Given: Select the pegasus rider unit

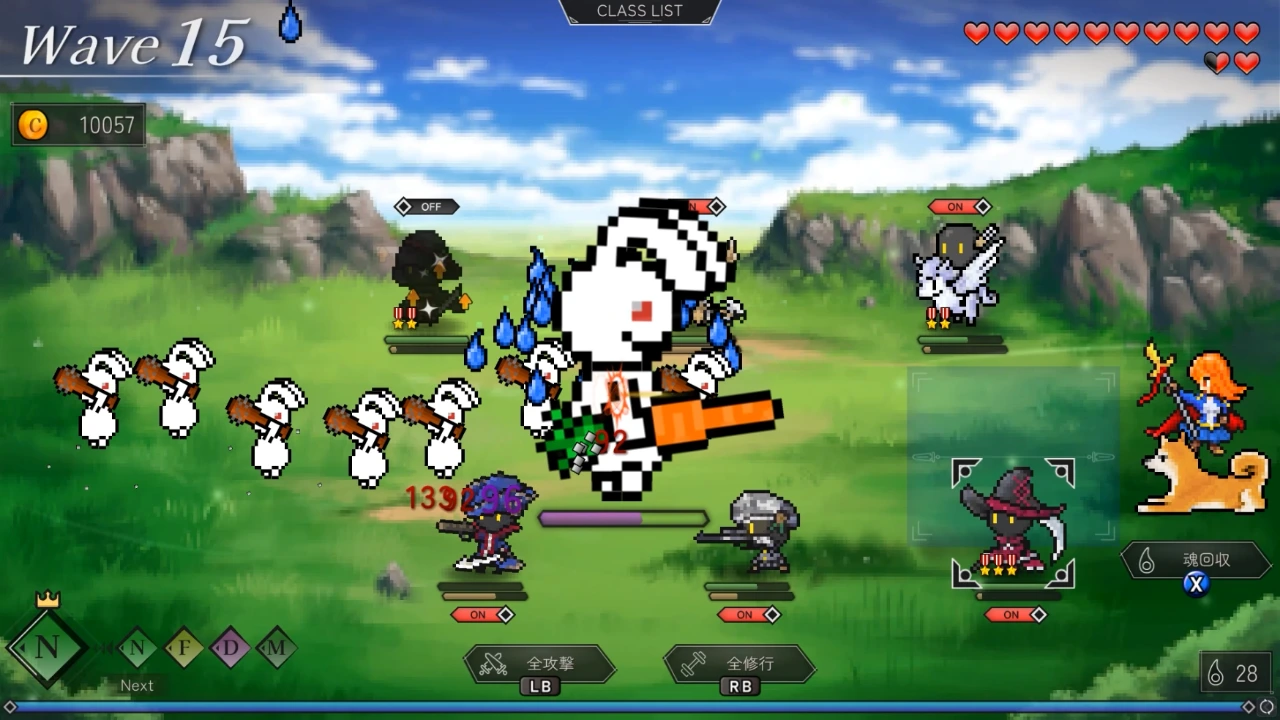Looking at the screenshot, I should [x=957, y=275].
